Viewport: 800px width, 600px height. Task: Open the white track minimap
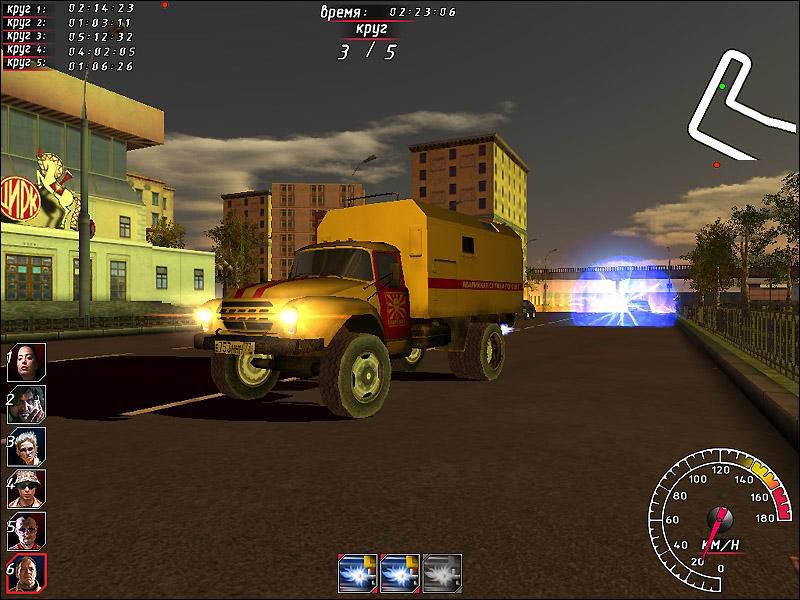pyautogui.click(x=735, y=105)
